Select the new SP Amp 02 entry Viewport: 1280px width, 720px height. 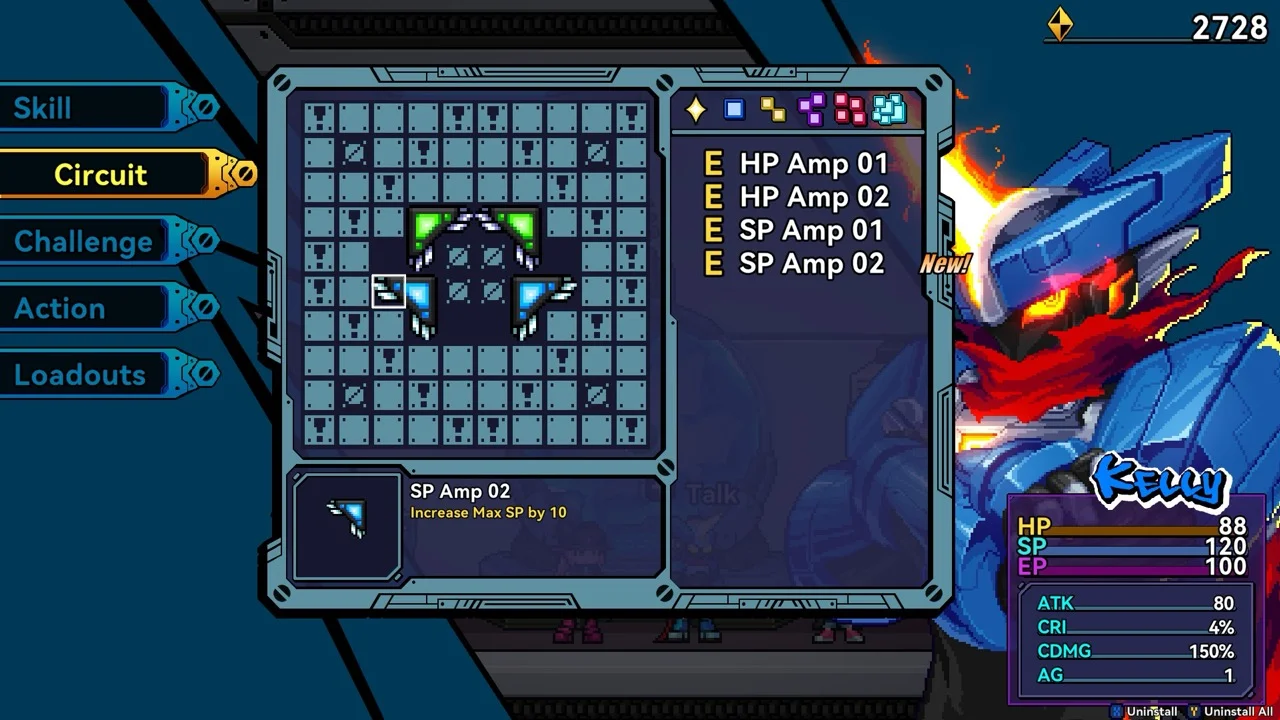[x=810, y=264]
